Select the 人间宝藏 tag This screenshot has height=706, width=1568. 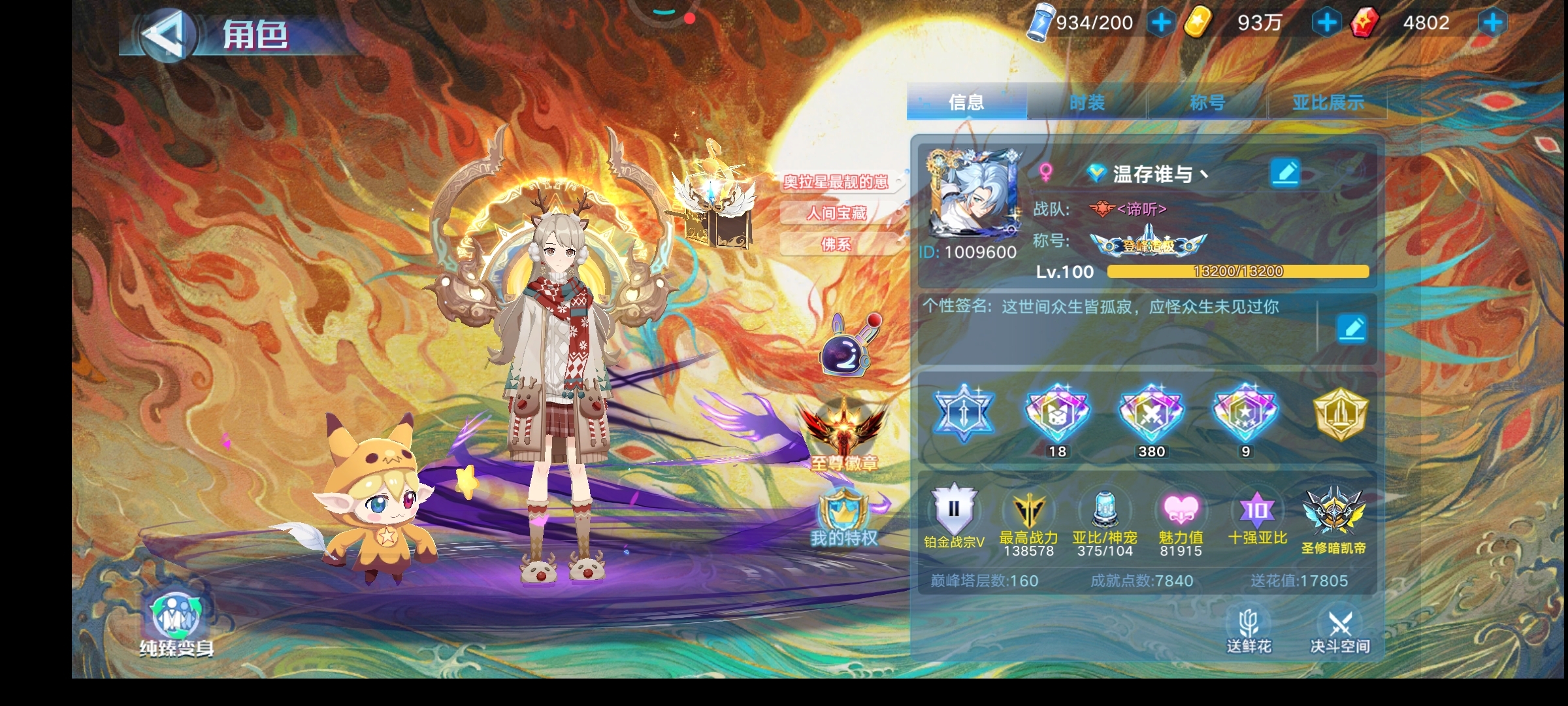point(836,213)
